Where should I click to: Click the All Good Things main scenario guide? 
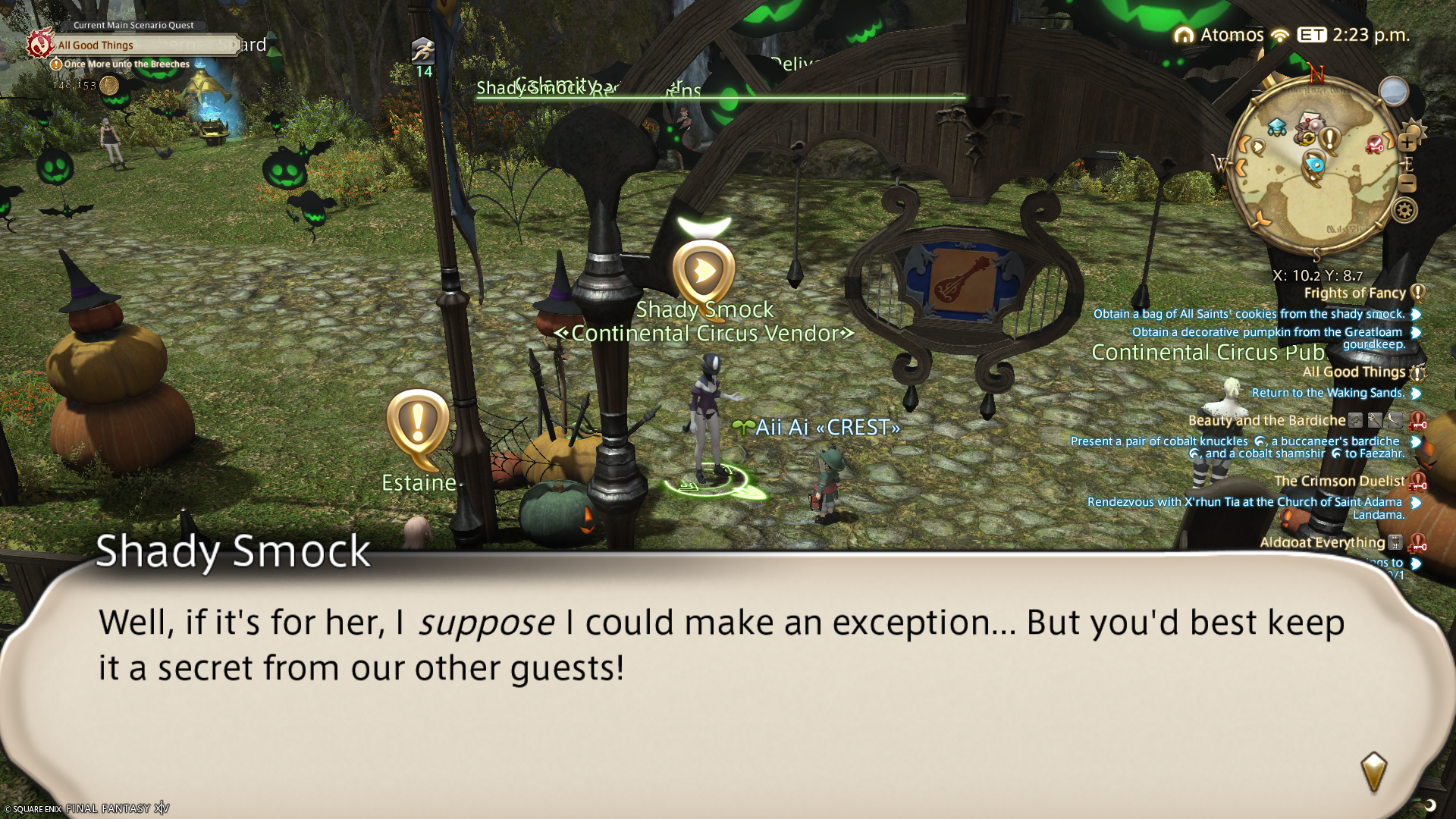96,45
